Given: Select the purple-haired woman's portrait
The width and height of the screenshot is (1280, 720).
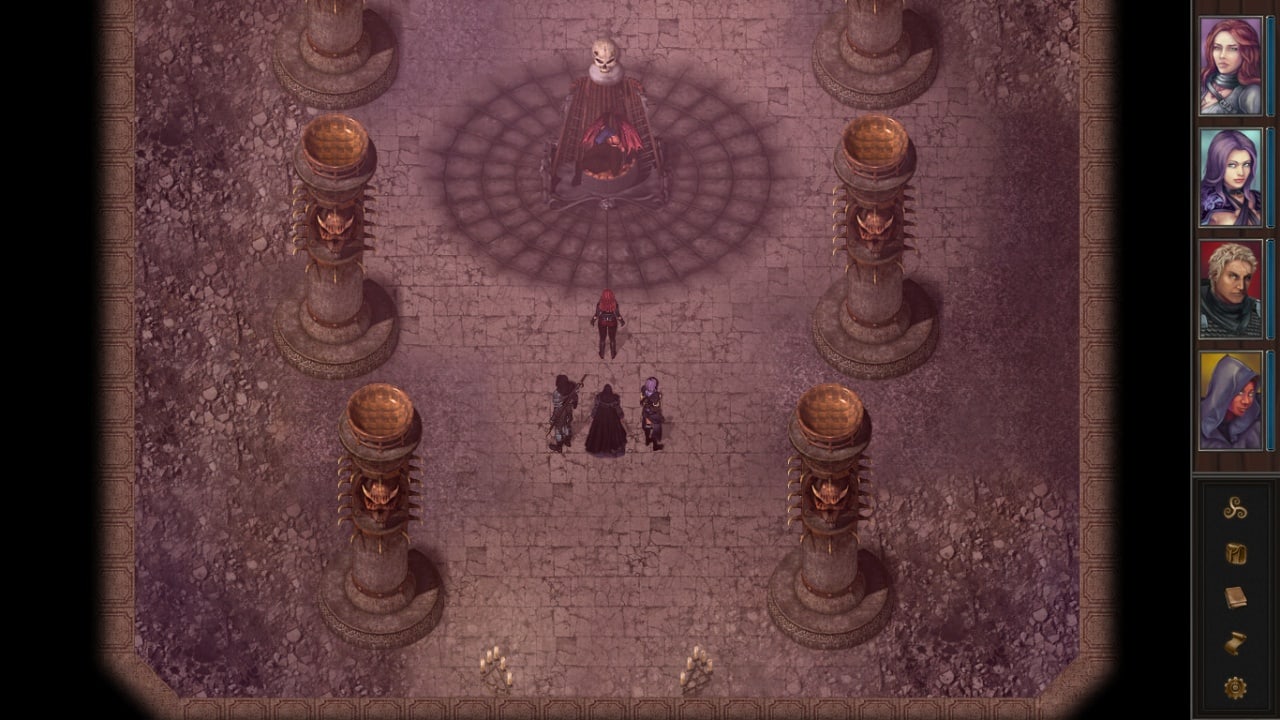Looking at the screenshot, I should tap(1231, 178).
